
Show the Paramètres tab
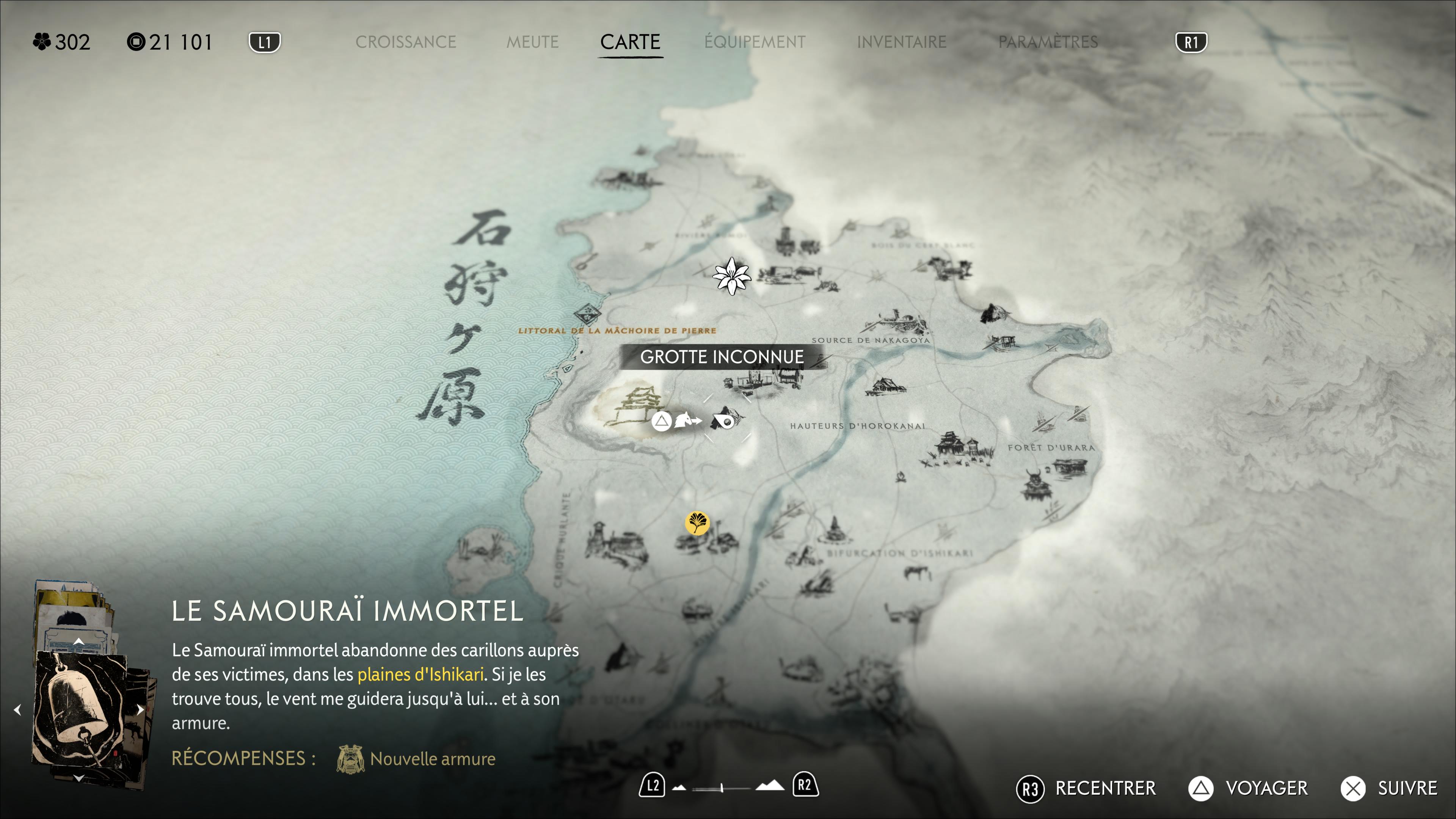[1048, 42]
